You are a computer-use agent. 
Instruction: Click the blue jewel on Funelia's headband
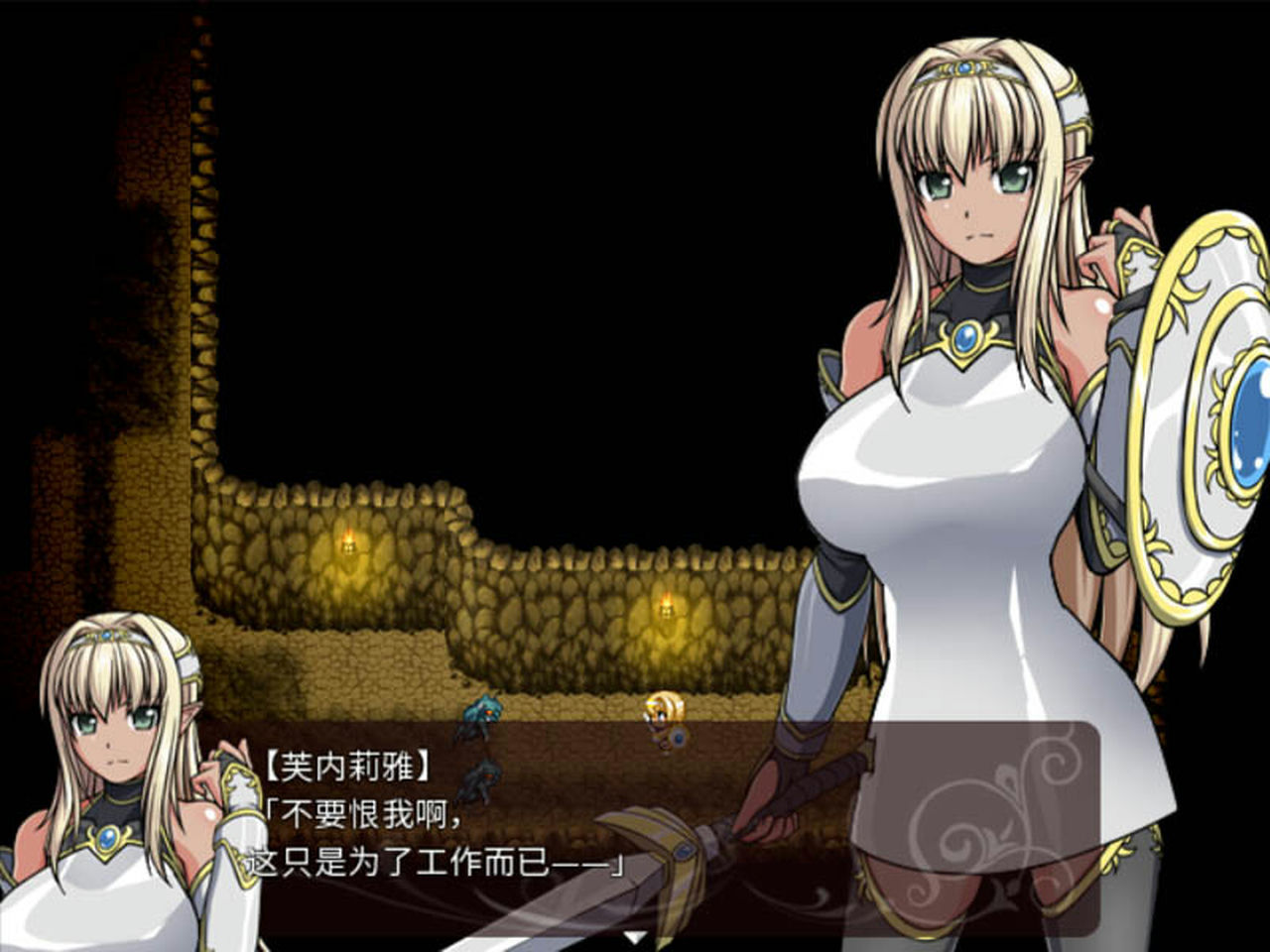pyautogui.click(x=963, y=67)
